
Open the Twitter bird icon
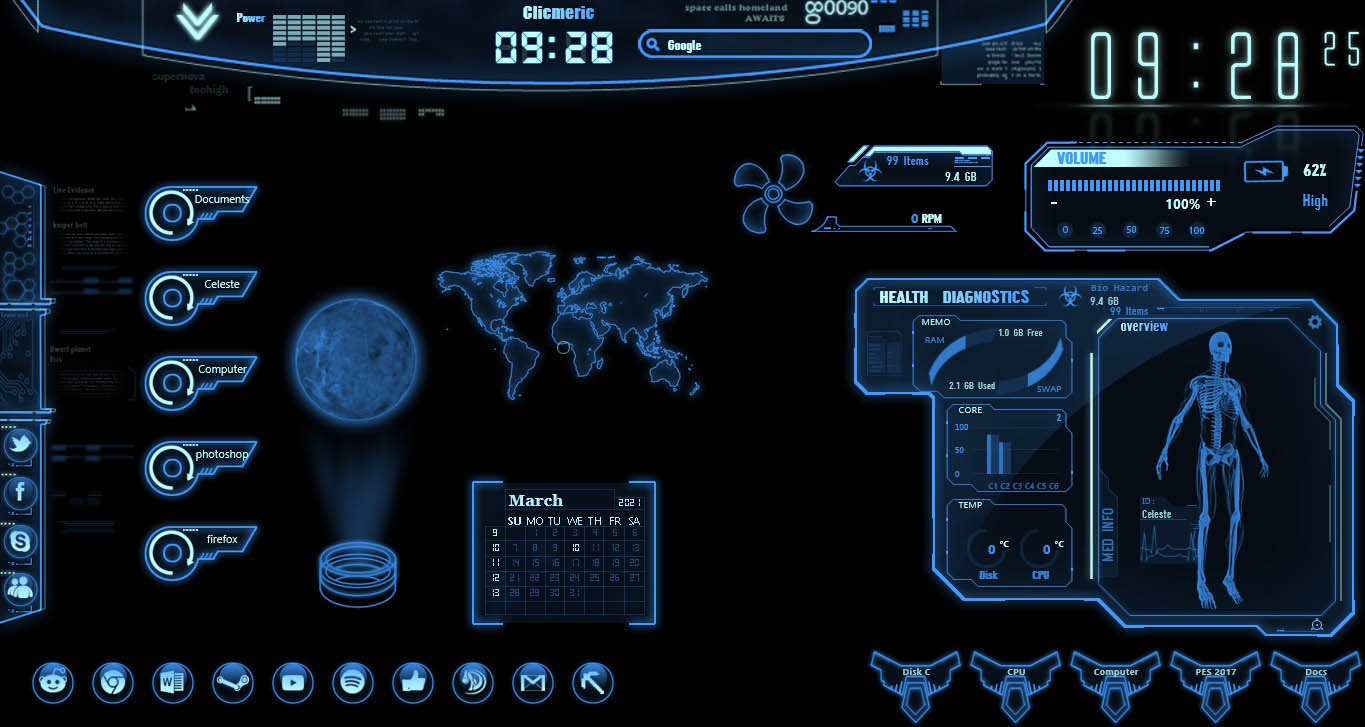tap(20, 445)
